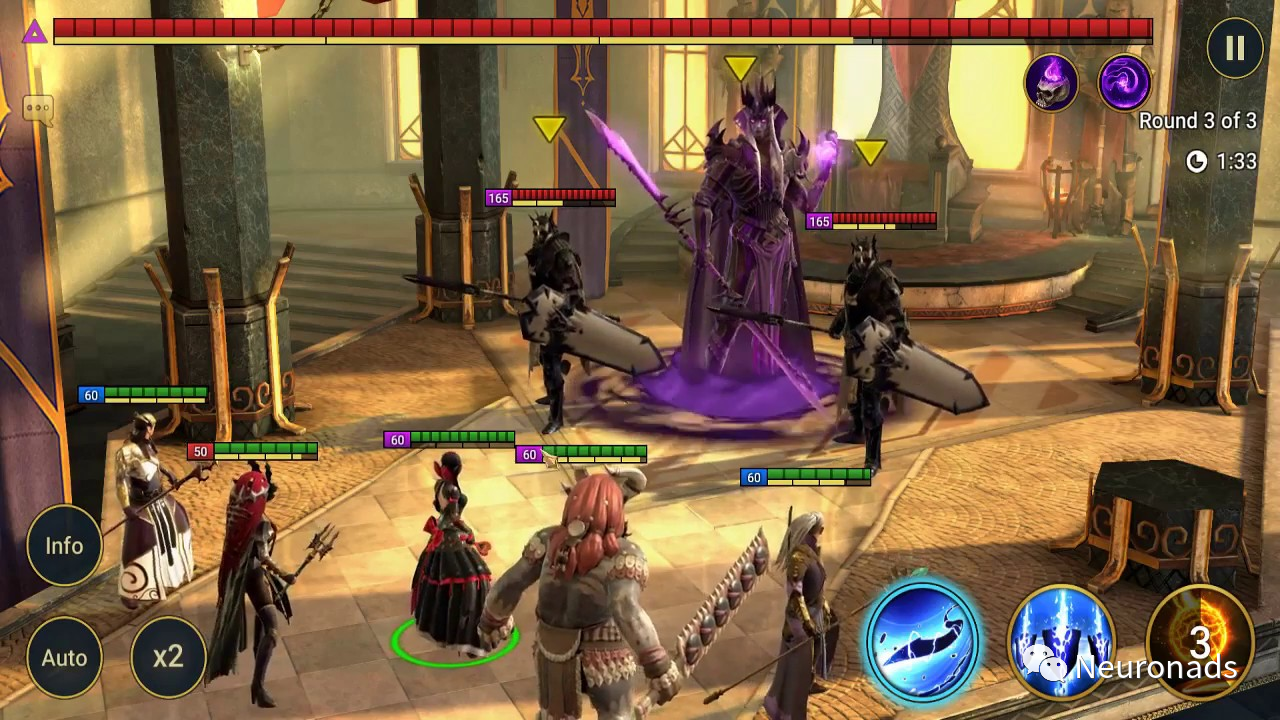Open the Info panel
This screenshot has width=1280, height=720.
64,546
